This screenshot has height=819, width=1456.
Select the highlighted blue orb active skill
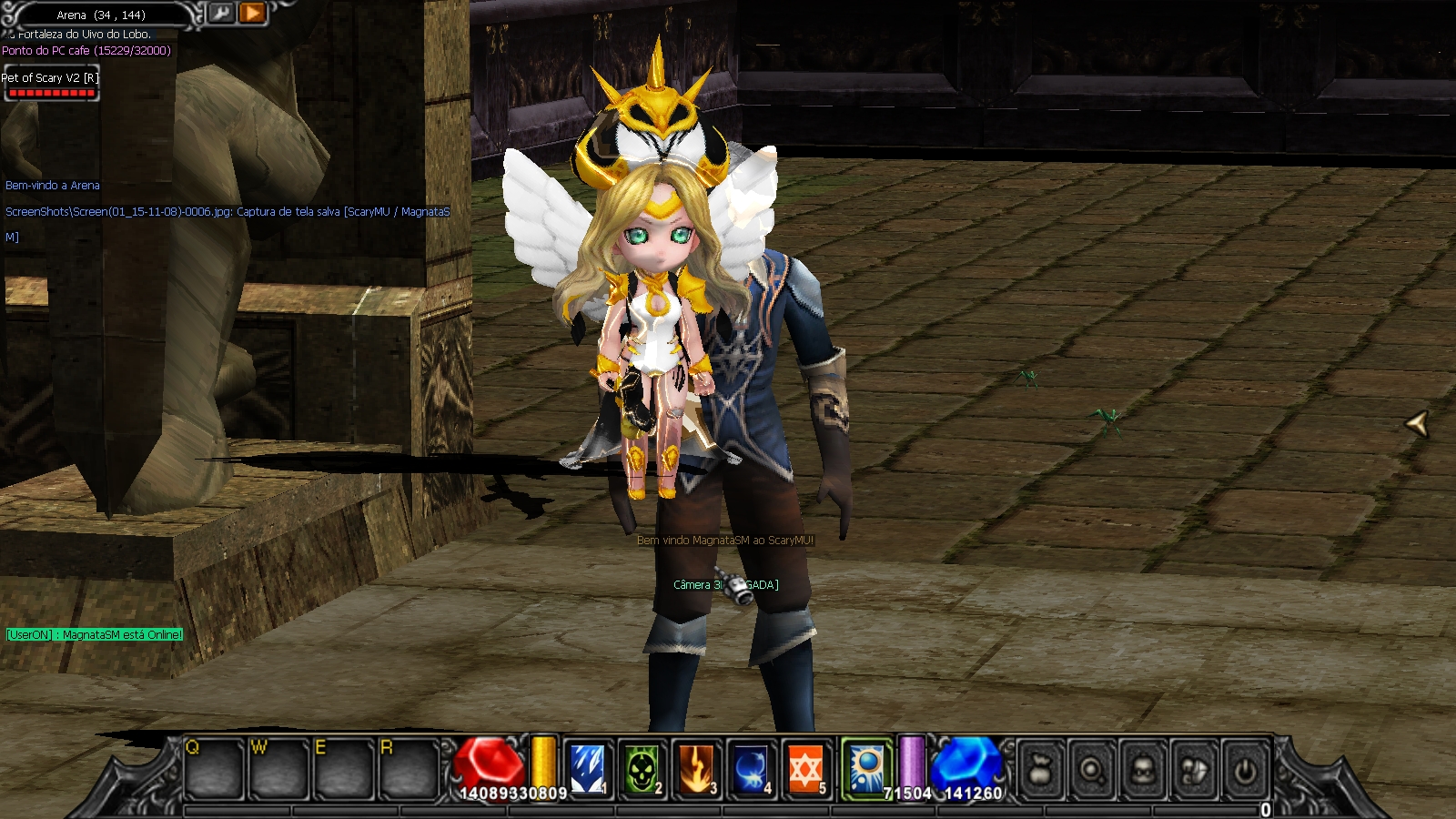coord(865,769)
